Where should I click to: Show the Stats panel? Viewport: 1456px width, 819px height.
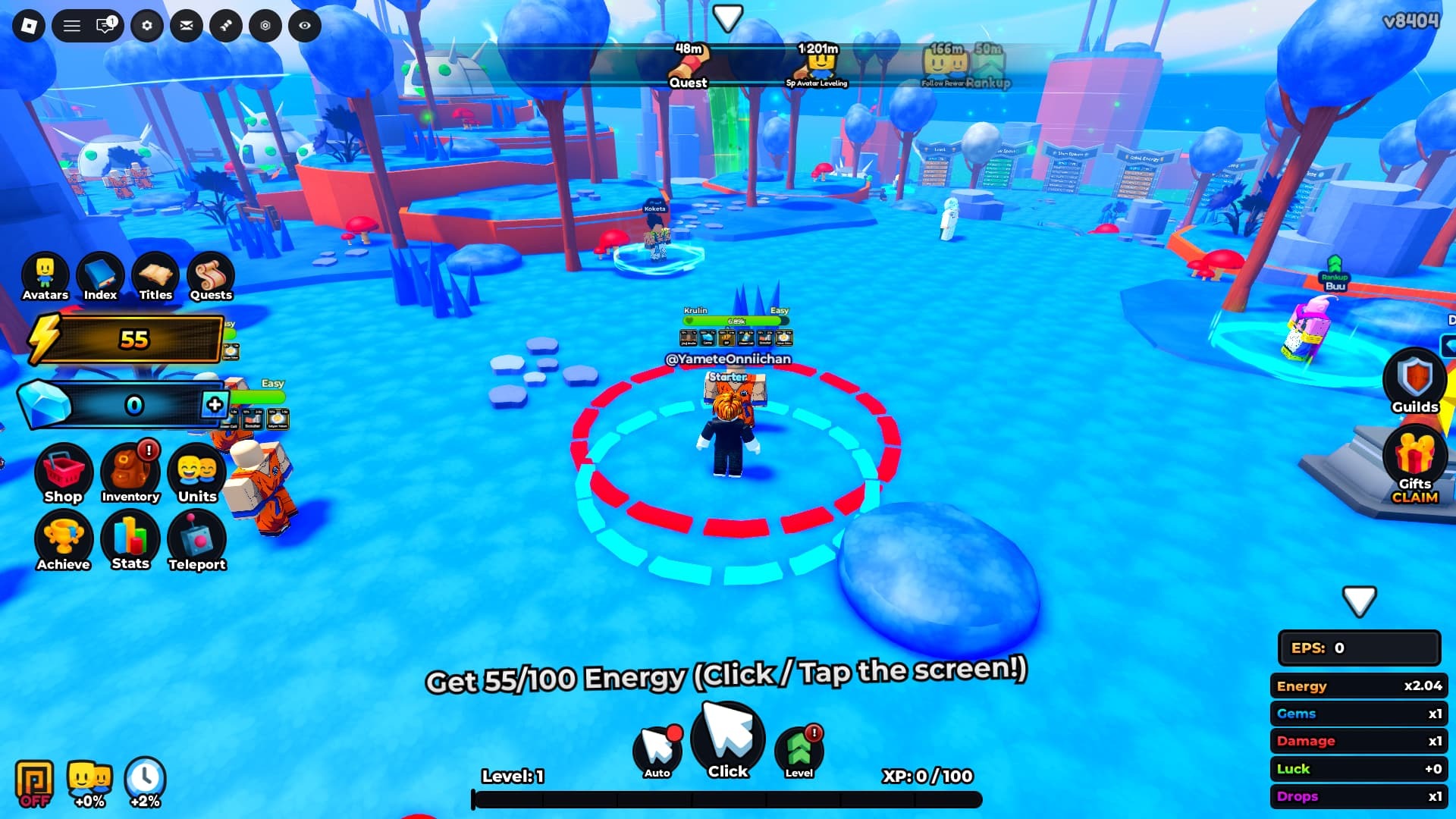pyautogui.click(x=130, y=540)
